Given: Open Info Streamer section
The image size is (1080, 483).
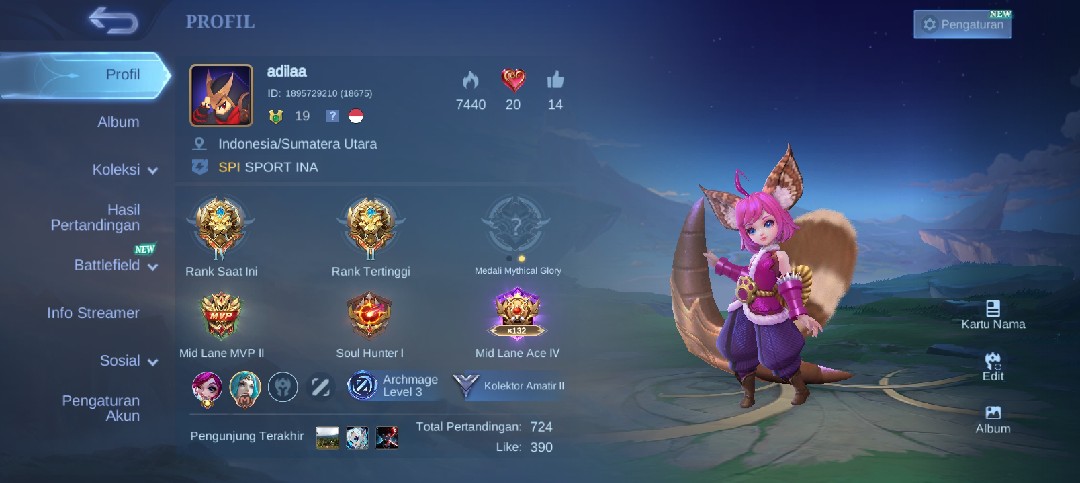Looking at the screenshot, I should click(x=93, y=313).
